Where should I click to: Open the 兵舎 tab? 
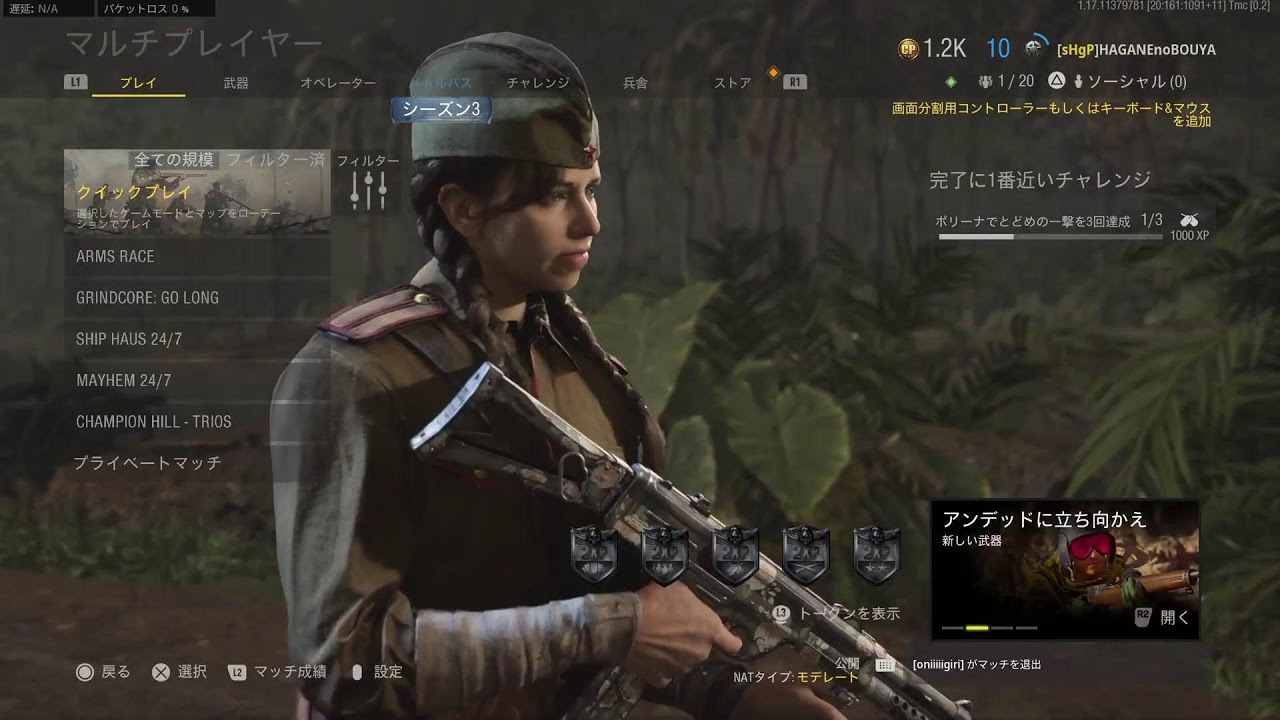coord(635,83)
